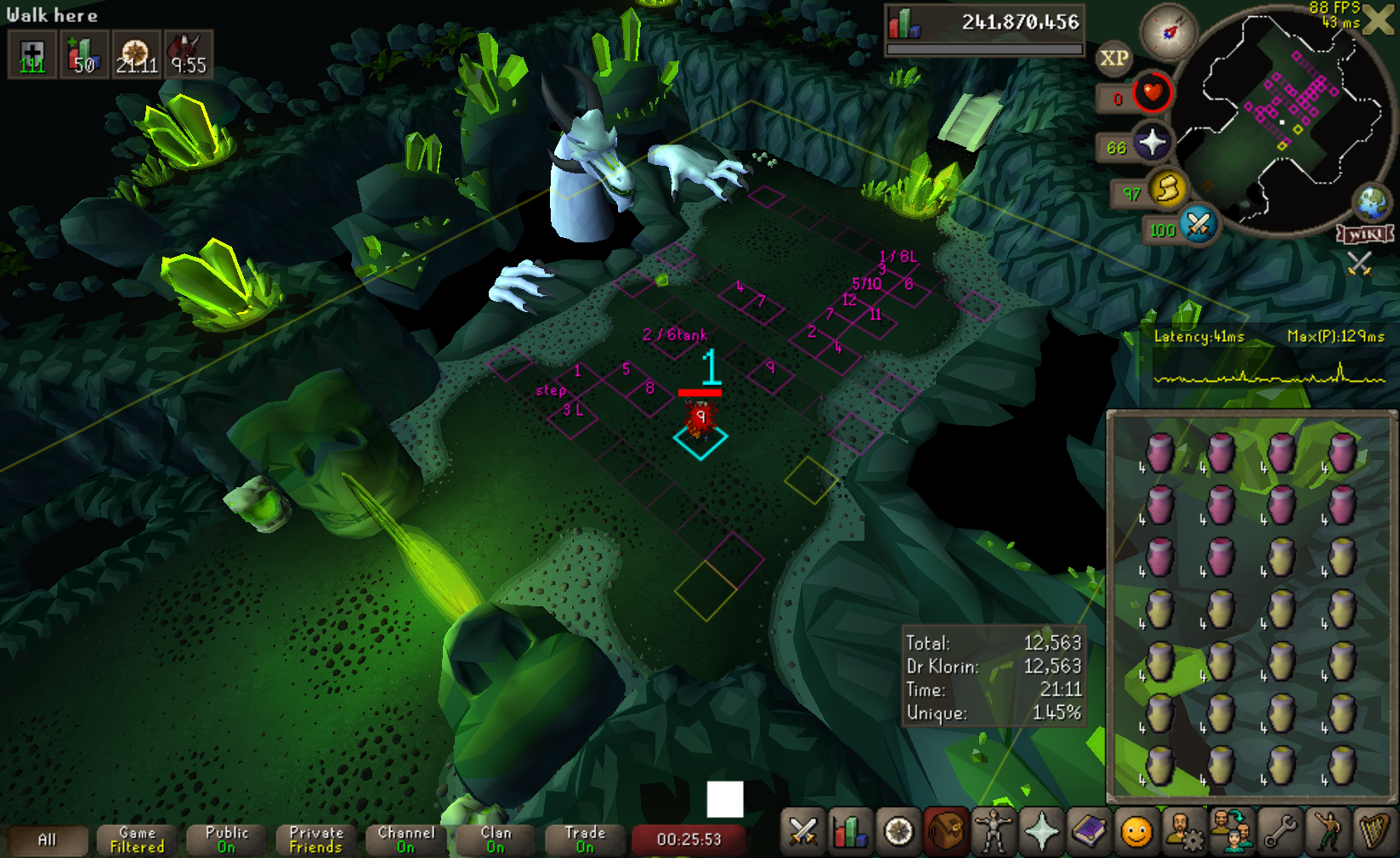This screenshot has height=858, width=1400.
Task: Open the Quest List compass tab
Action: click(898, 831)
